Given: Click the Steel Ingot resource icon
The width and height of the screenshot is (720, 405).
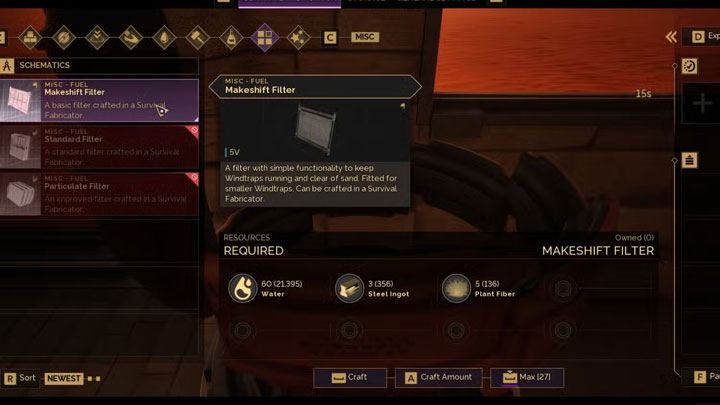Looking at the screenshot, I should (349, 288).
